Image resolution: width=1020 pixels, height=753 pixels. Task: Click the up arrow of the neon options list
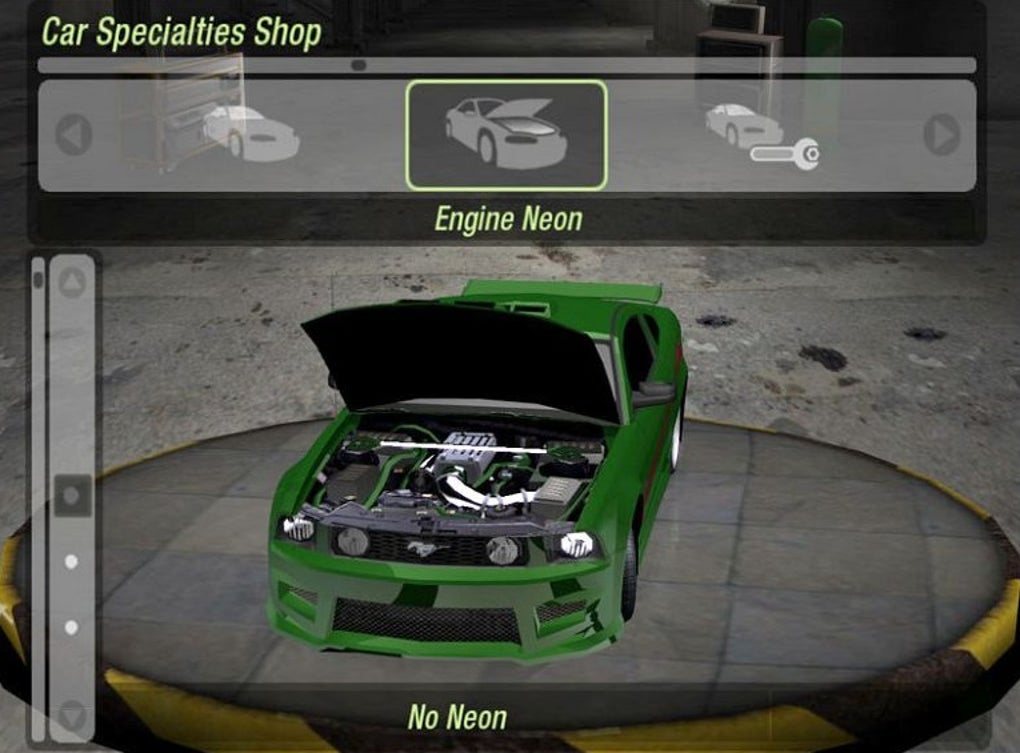click(72, 284)
